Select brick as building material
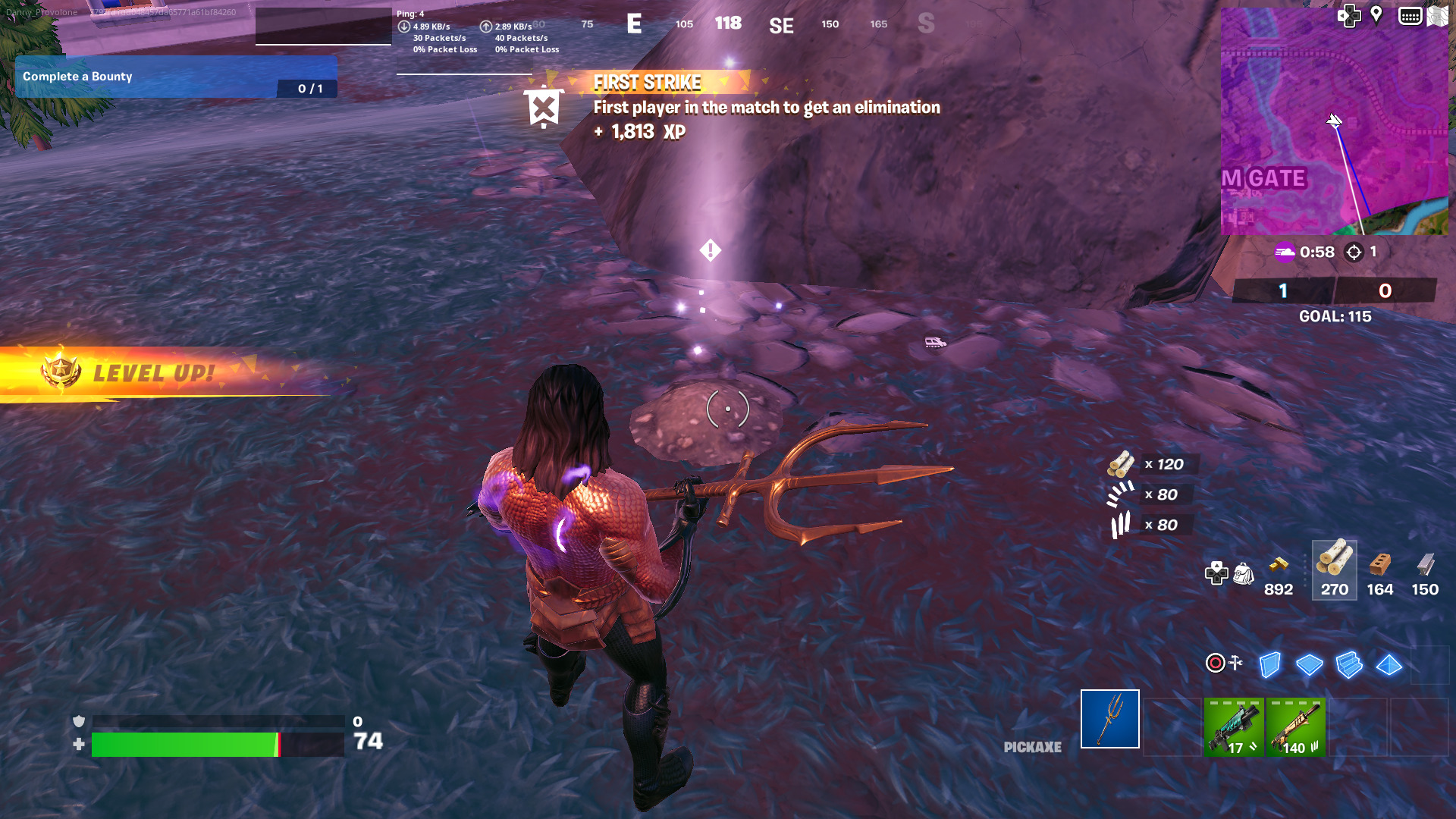This screenshot has height=819, width=1456. pos(1379,570)
